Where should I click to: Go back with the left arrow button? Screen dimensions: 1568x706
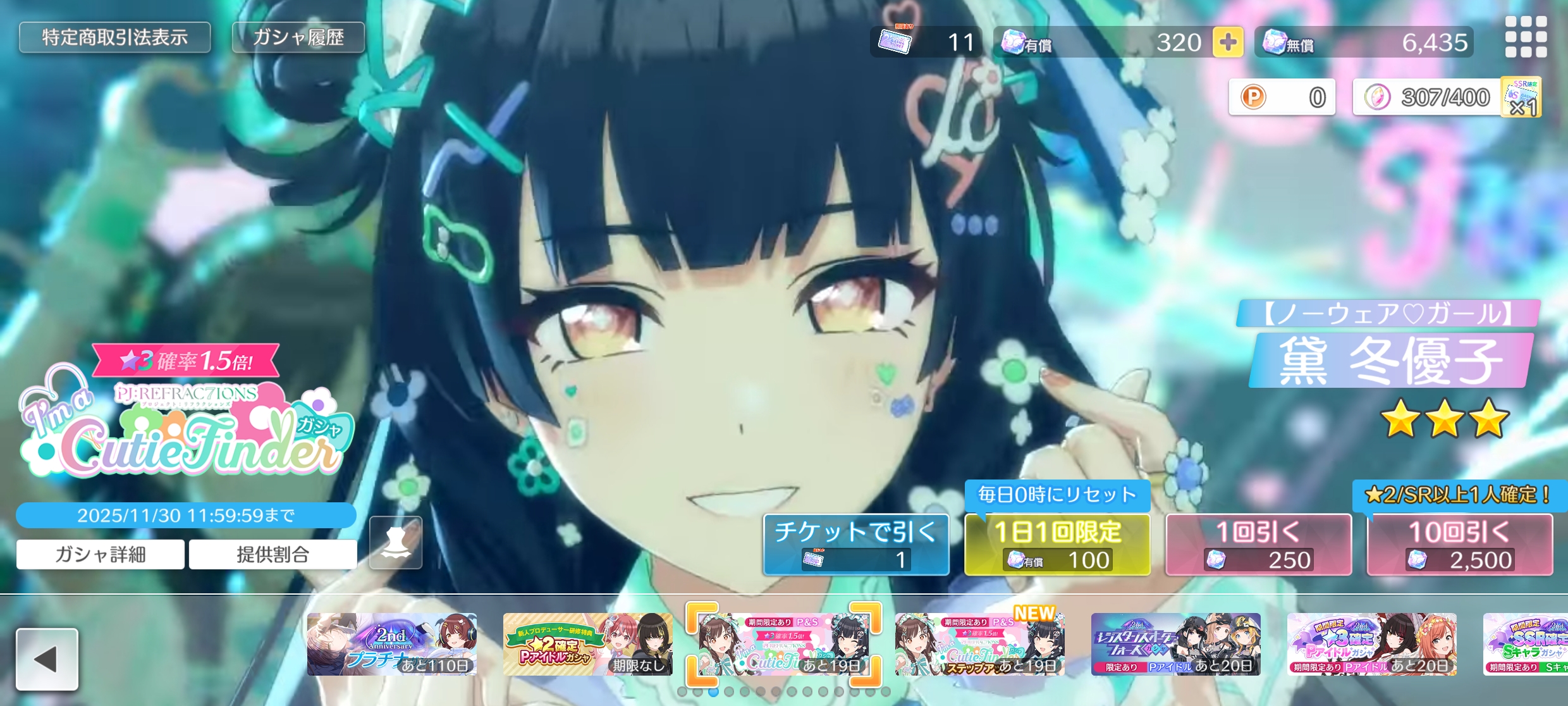47,659
